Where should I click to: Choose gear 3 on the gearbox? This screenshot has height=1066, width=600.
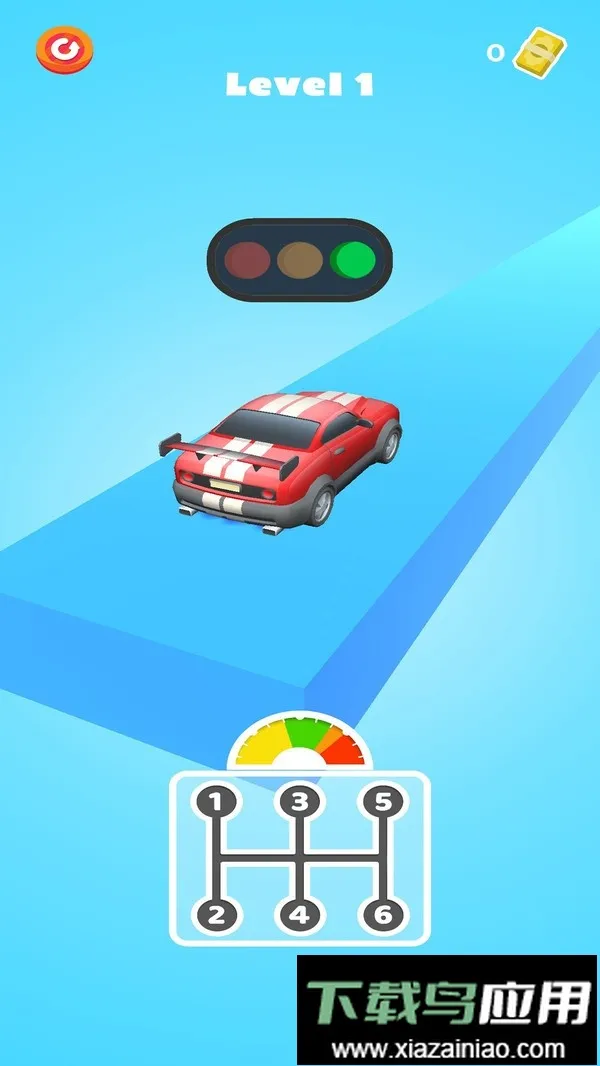pyautogui.click(x=297, y=801)
